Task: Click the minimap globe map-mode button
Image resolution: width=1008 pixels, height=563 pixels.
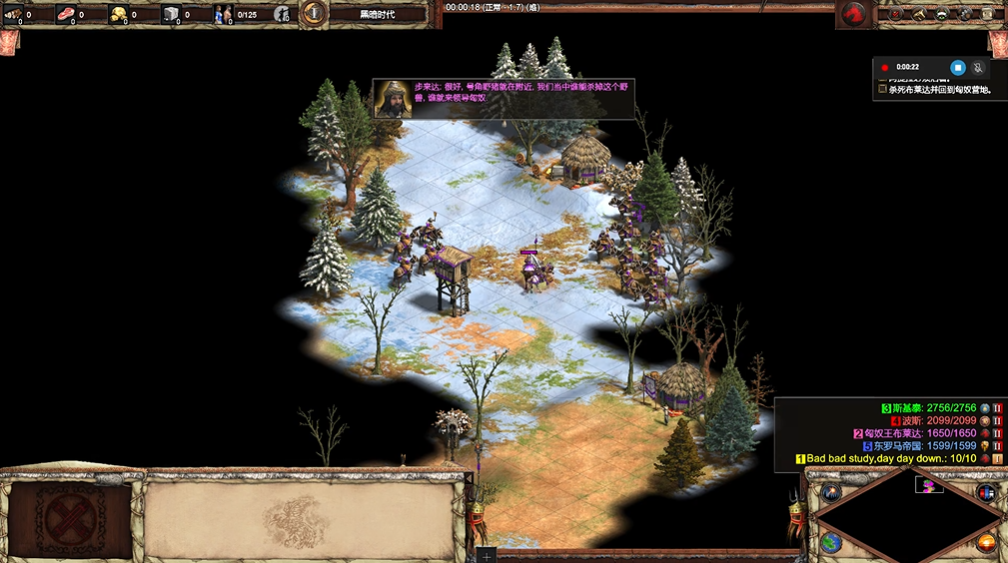Action: coord(831,543)
